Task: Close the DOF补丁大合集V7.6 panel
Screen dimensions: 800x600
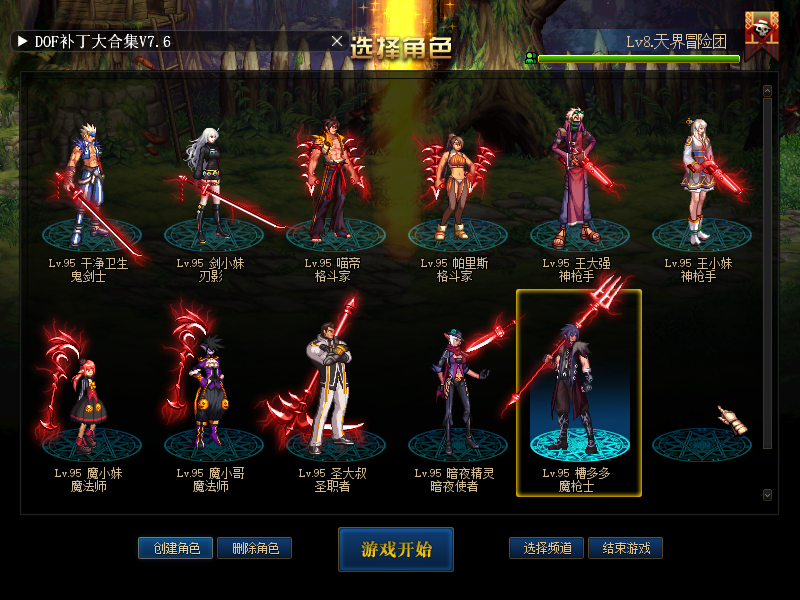Action: 337,41
